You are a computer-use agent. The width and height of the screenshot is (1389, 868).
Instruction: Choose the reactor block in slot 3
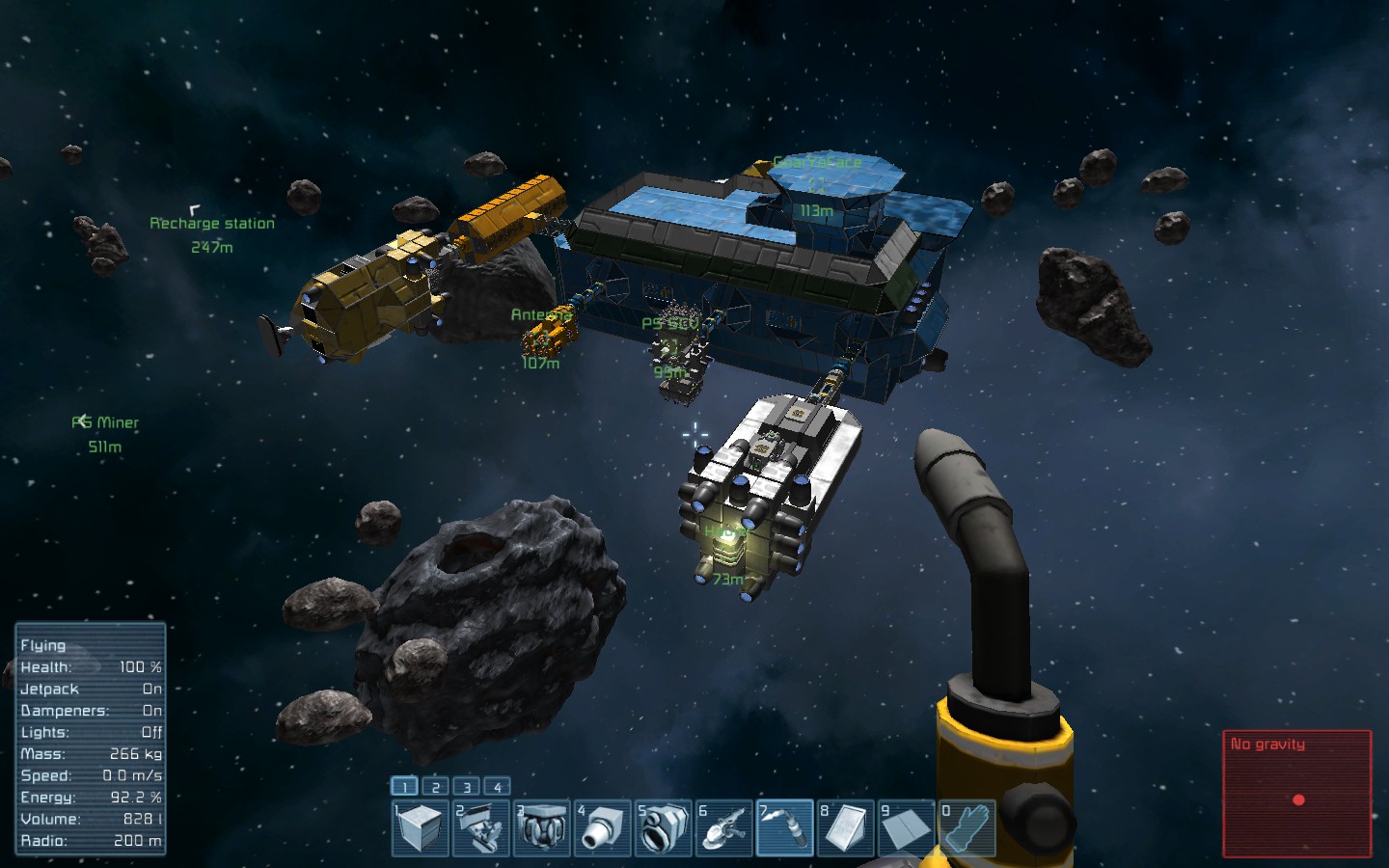click(542, 828)
